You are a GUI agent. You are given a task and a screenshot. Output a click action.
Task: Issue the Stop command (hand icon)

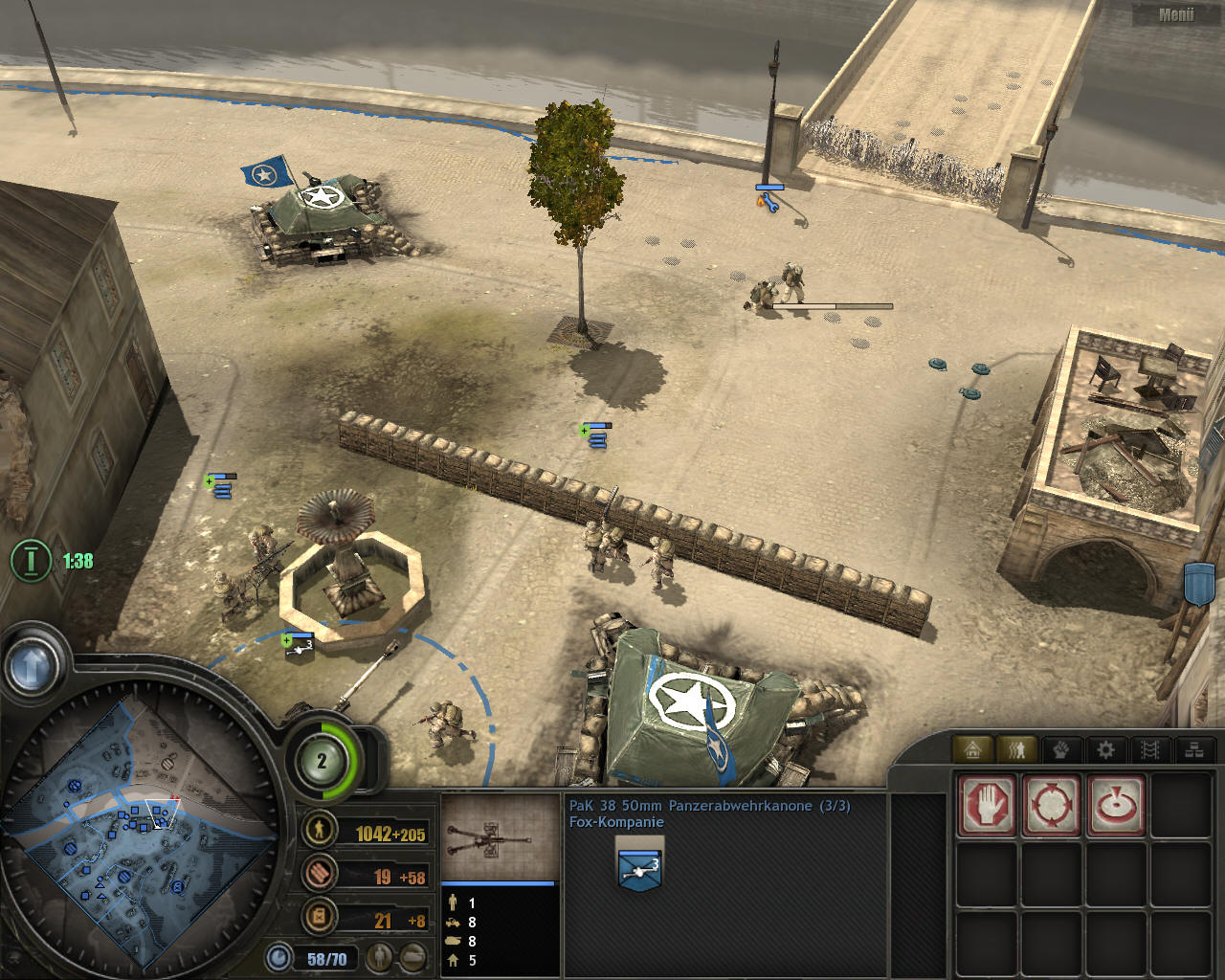(987, 805)
